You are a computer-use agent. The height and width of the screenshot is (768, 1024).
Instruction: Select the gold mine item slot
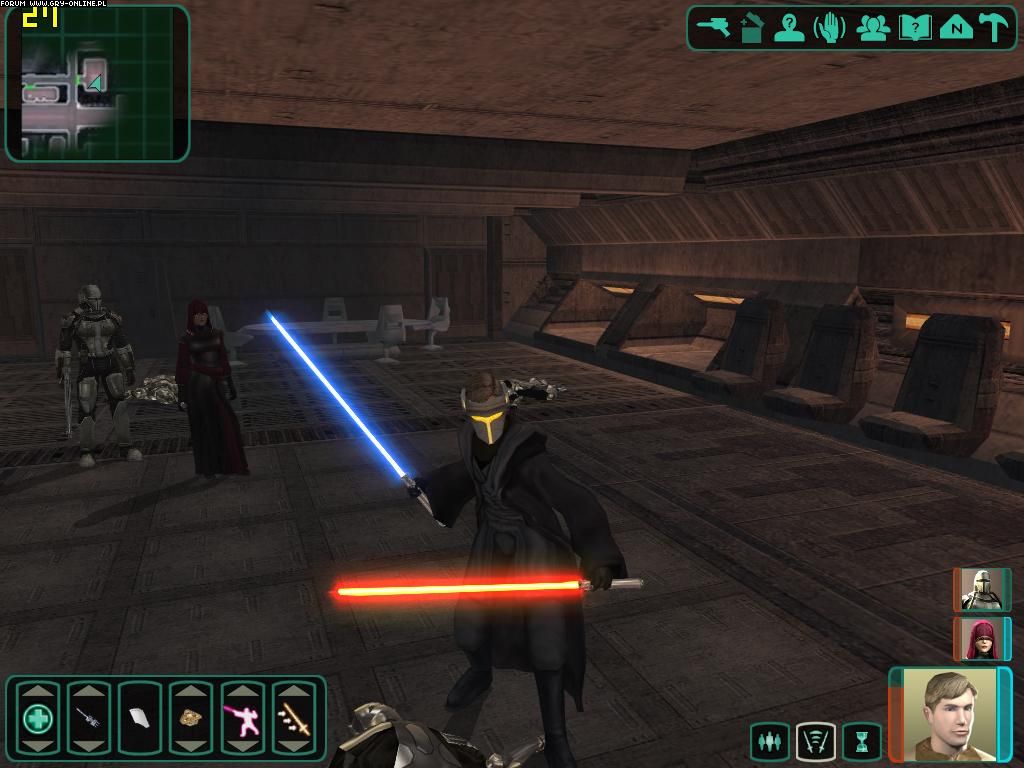coord(190,717)
